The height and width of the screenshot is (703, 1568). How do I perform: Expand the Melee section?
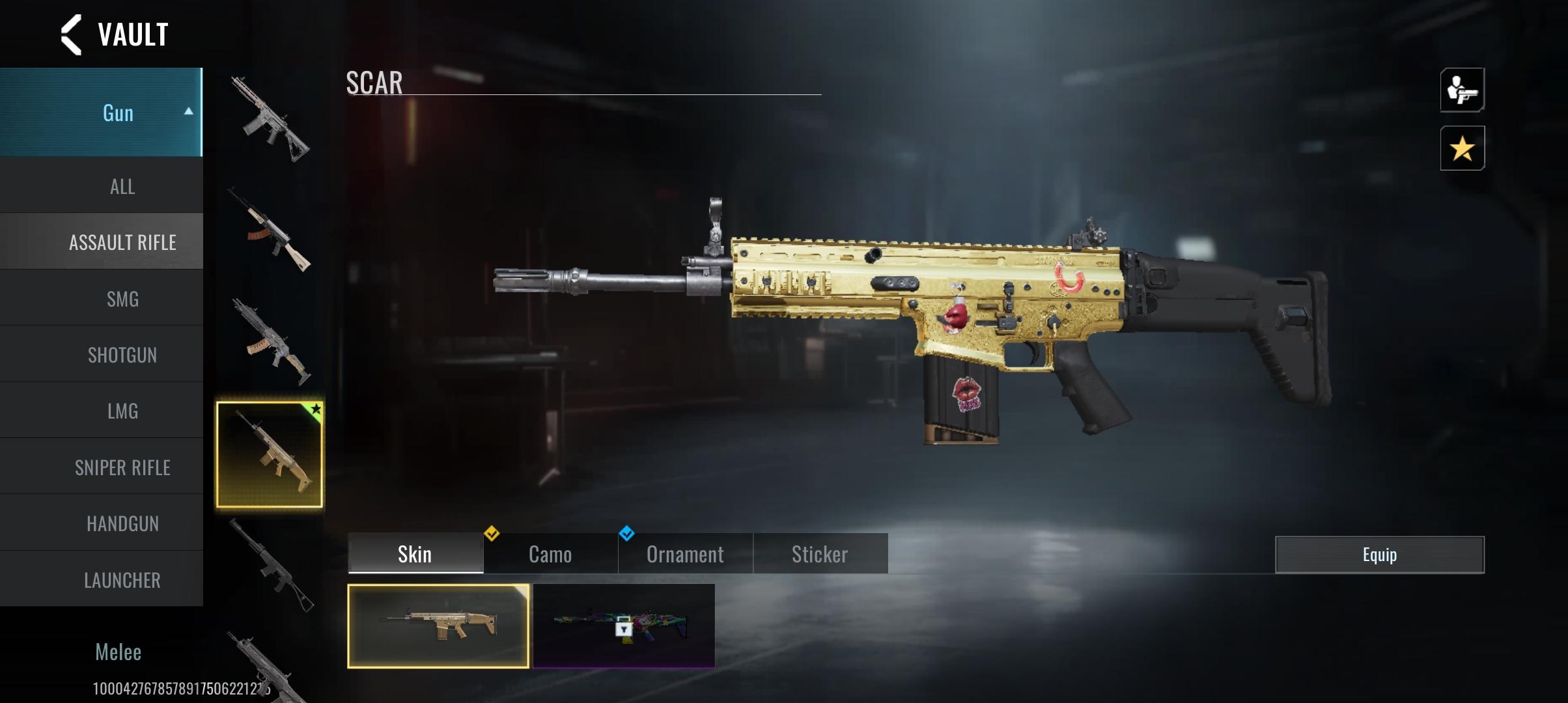(118, 652)
